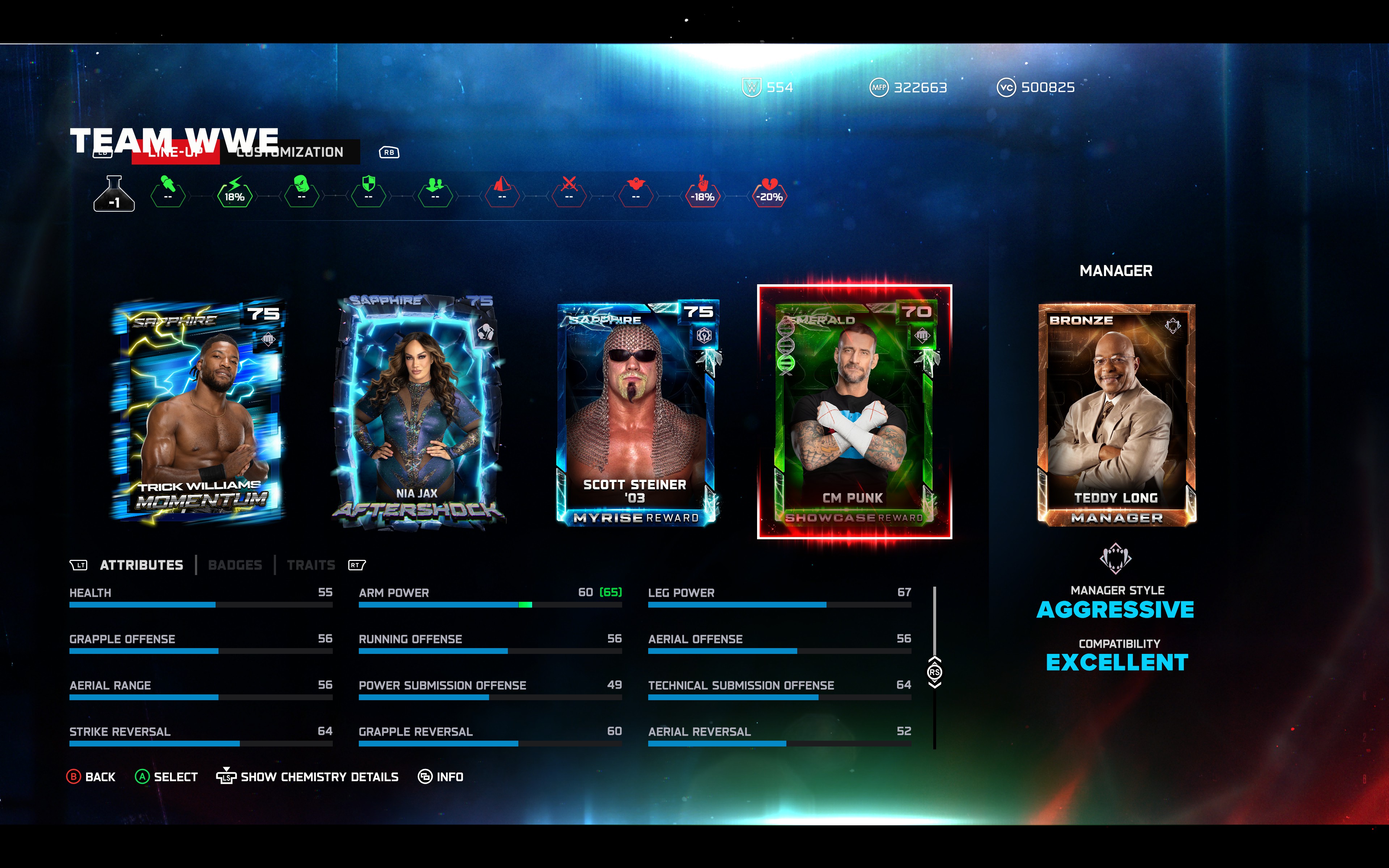Select the Line-Up tab
Screen dimensions: 1389x868
coord(176,152)
